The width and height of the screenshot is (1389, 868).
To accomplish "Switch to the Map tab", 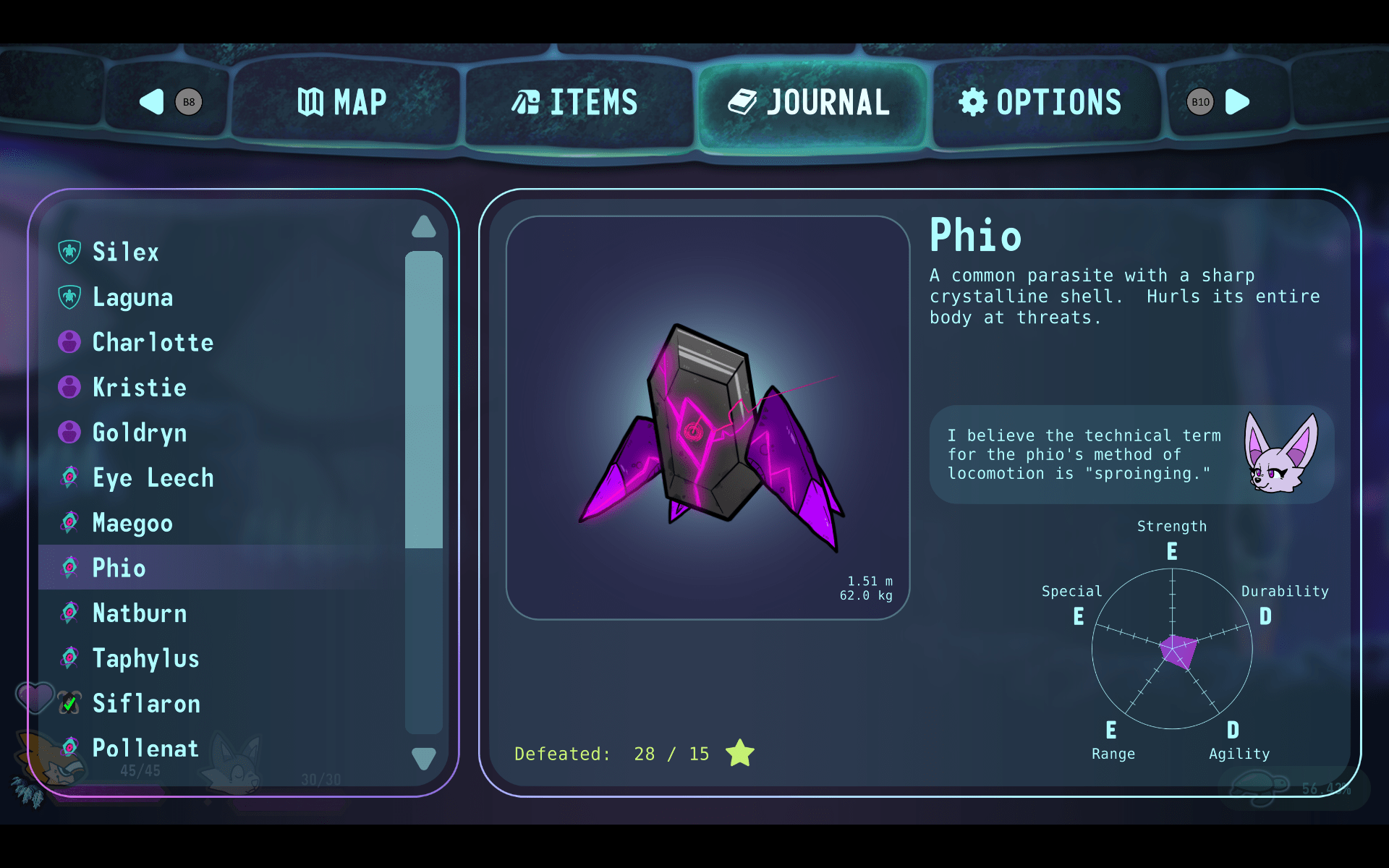I will point(342,103).
